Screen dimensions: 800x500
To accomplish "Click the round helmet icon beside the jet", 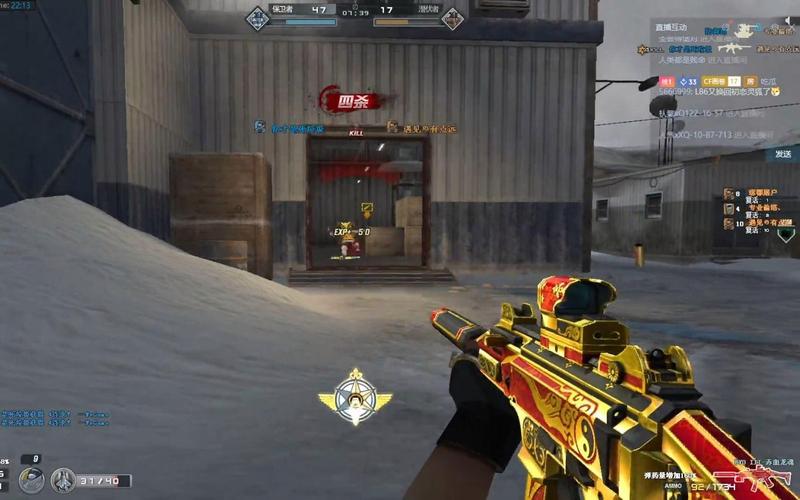I will click(x=31, y=481).
